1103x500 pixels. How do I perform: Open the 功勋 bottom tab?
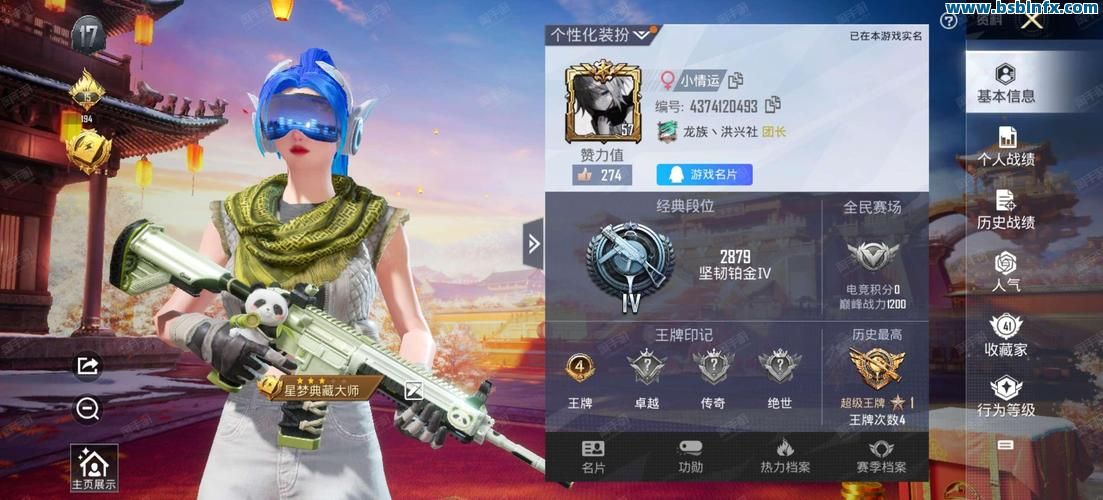pyautogui.click(x=690, y=457)
